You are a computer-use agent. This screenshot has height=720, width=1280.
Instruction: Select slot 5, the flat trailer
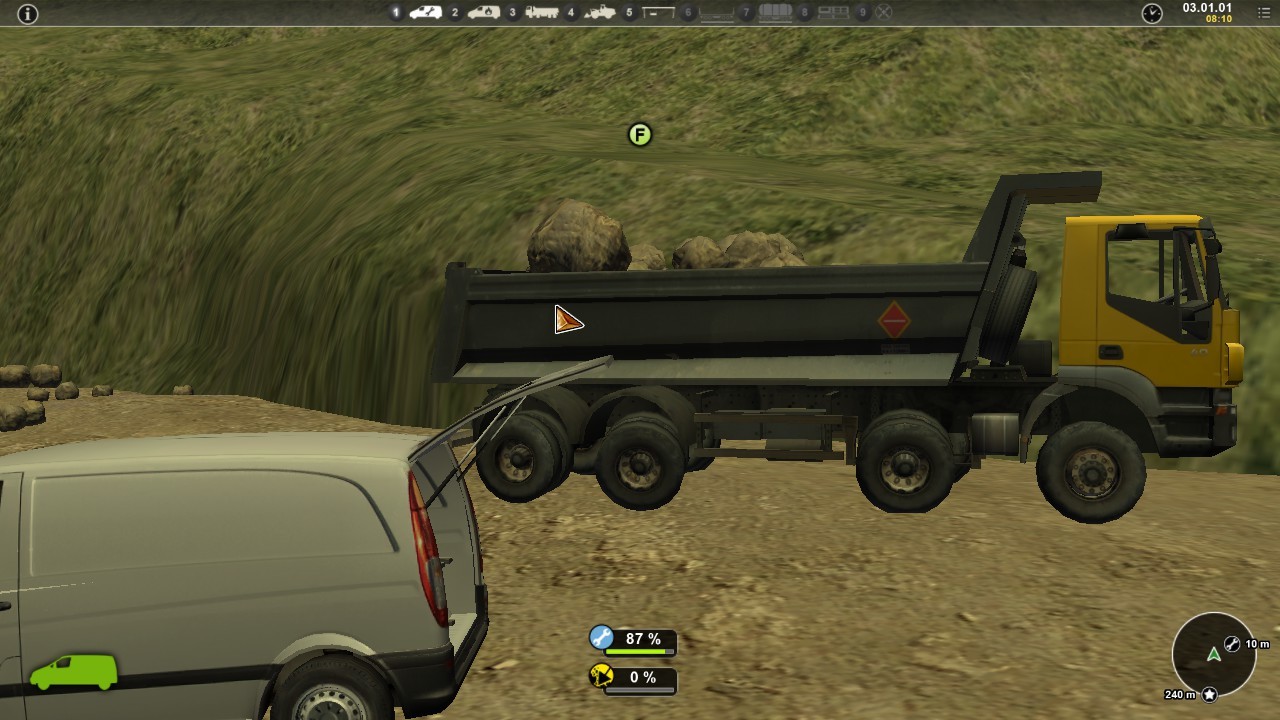[658, 13]
